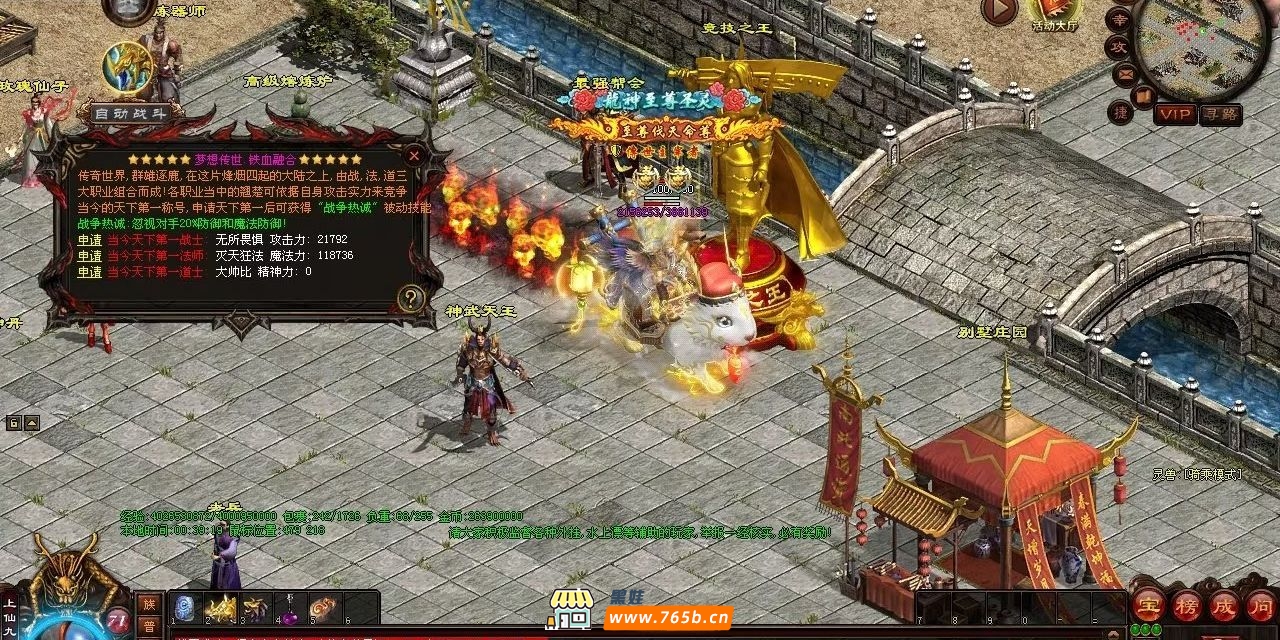Activate the 寻路 pathfinding button

[1220, 114]
